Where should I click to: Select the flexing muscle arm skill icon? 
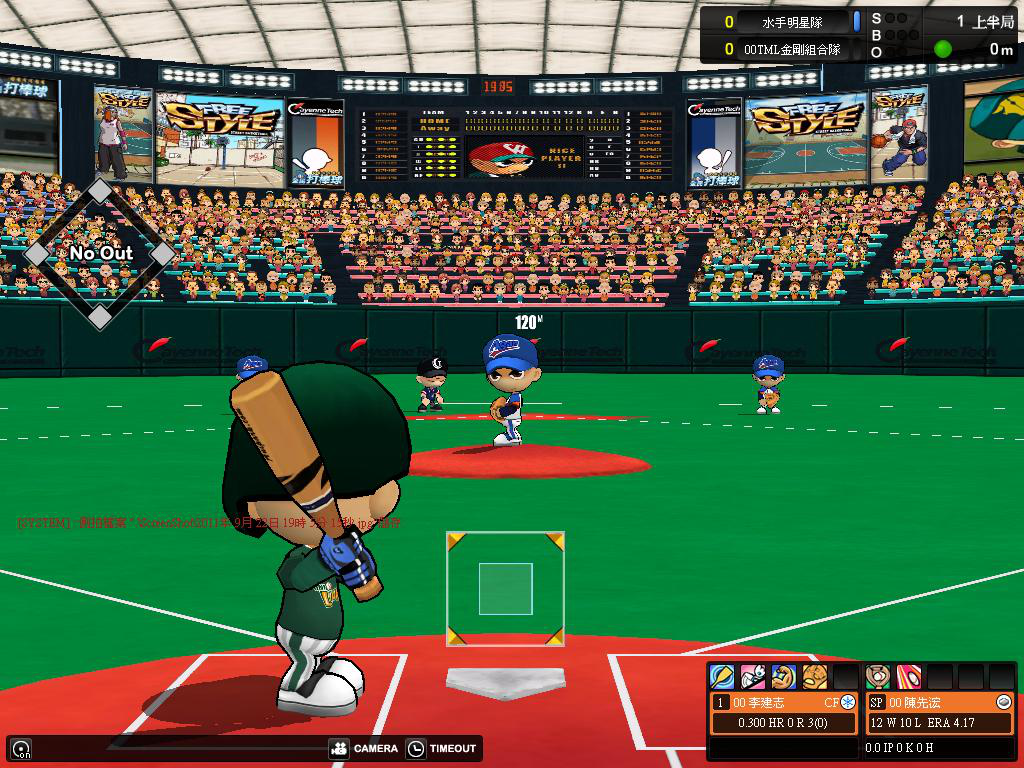[784, 677]
